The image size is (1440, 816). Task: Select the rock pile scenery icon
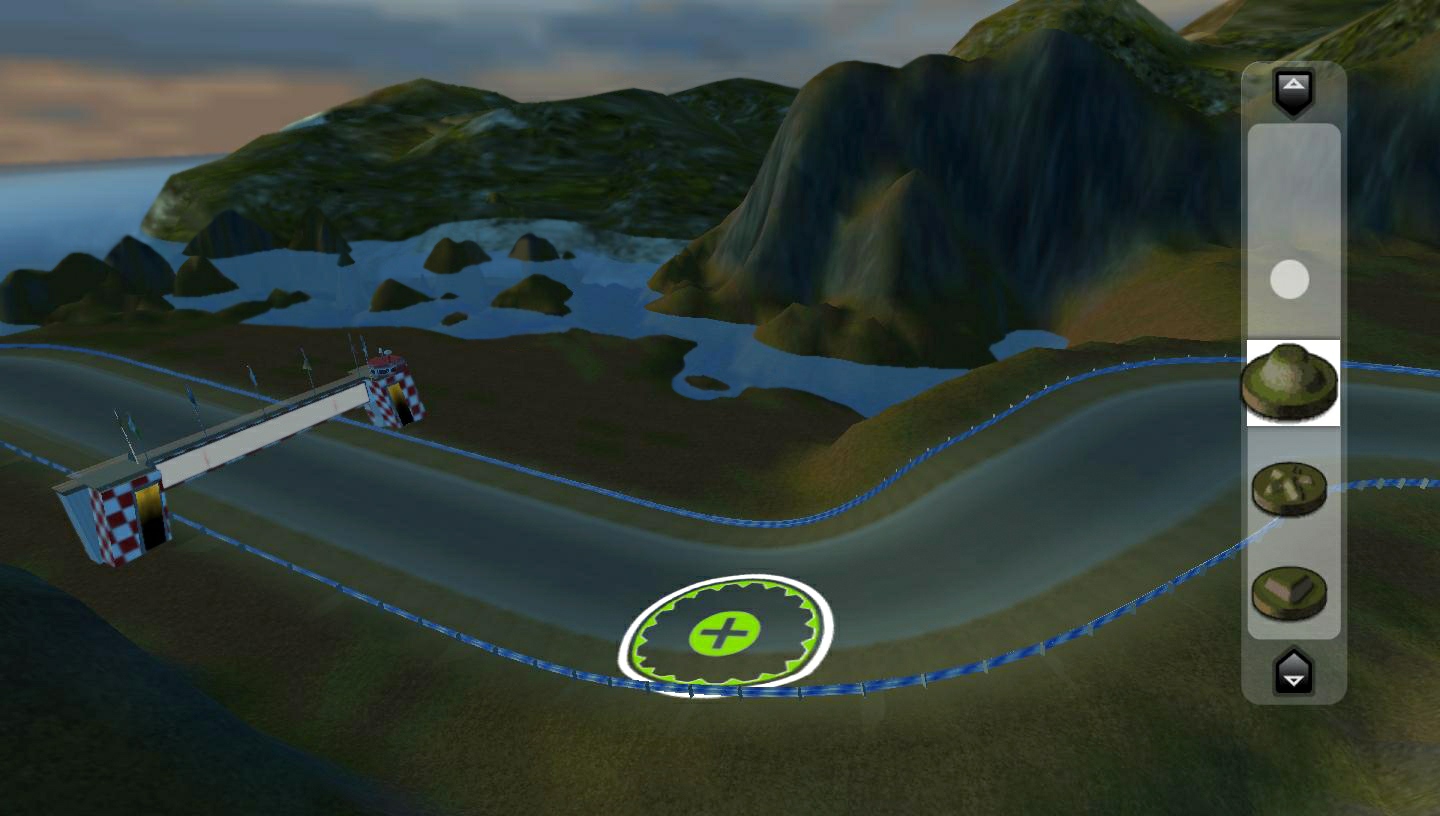1291,490
